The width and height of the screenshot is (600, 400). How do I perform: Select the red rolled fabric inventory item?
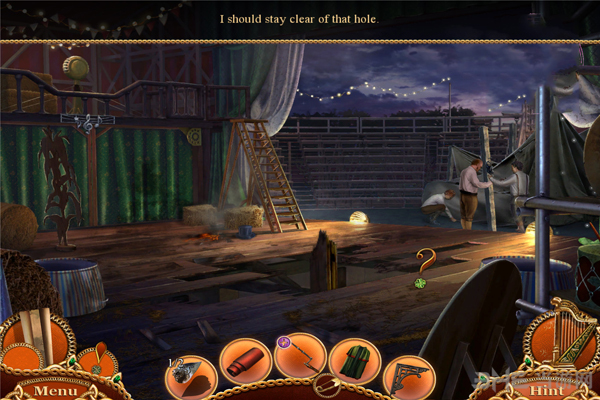[244, 360]
